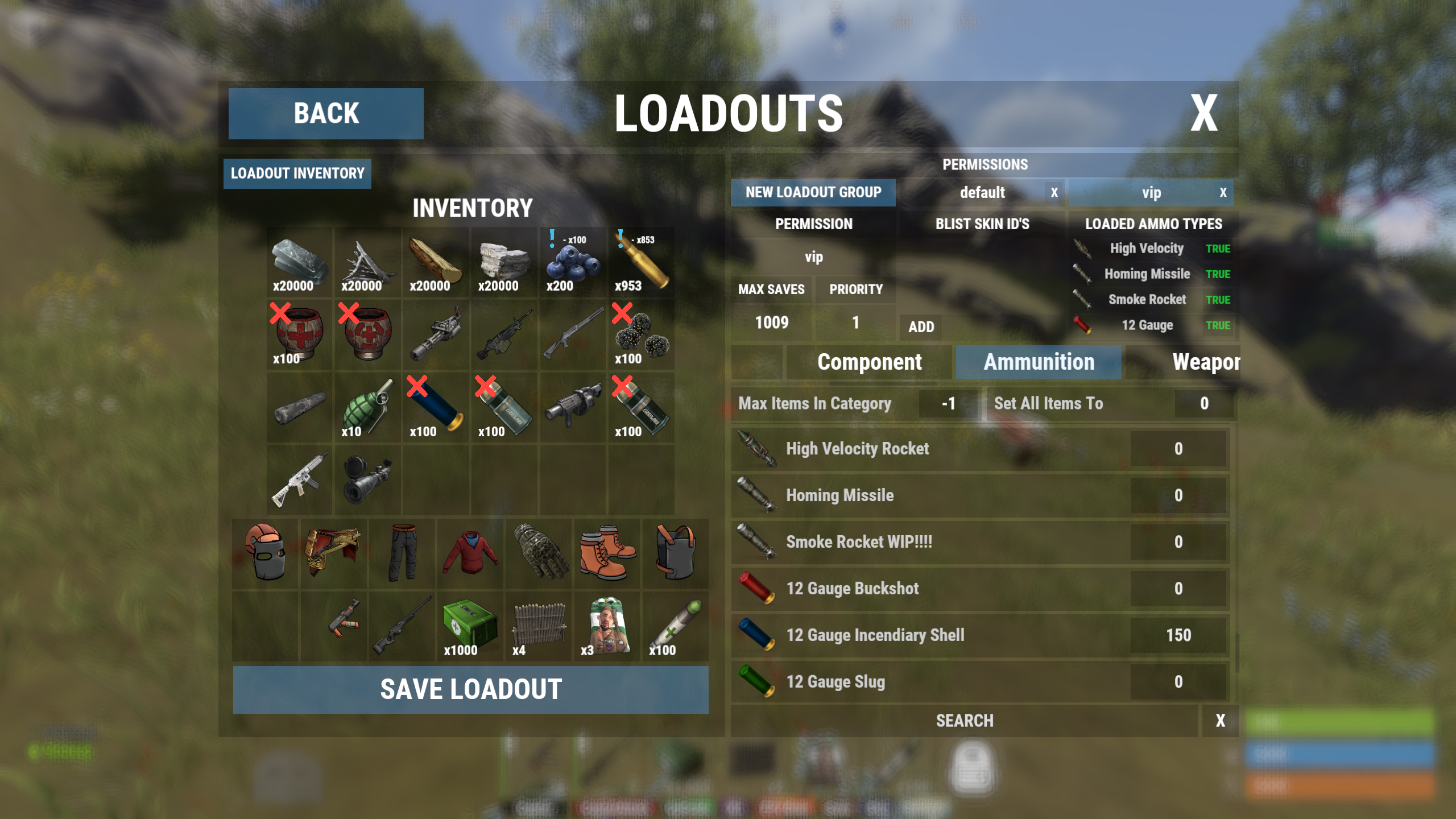Go back with the BACK button

(x=326, y=113)
